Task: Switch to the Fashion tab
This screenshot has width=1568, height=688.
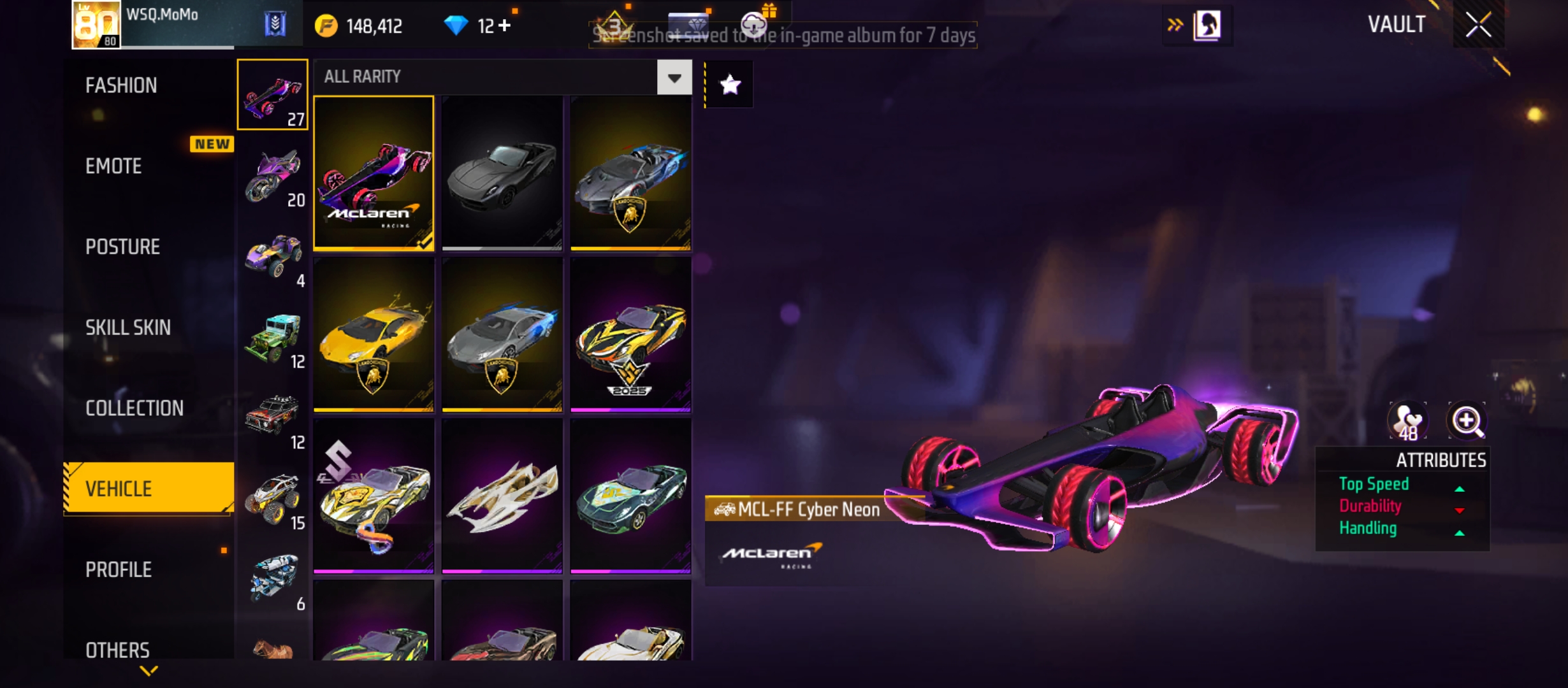Action: [x=121, y=85]
